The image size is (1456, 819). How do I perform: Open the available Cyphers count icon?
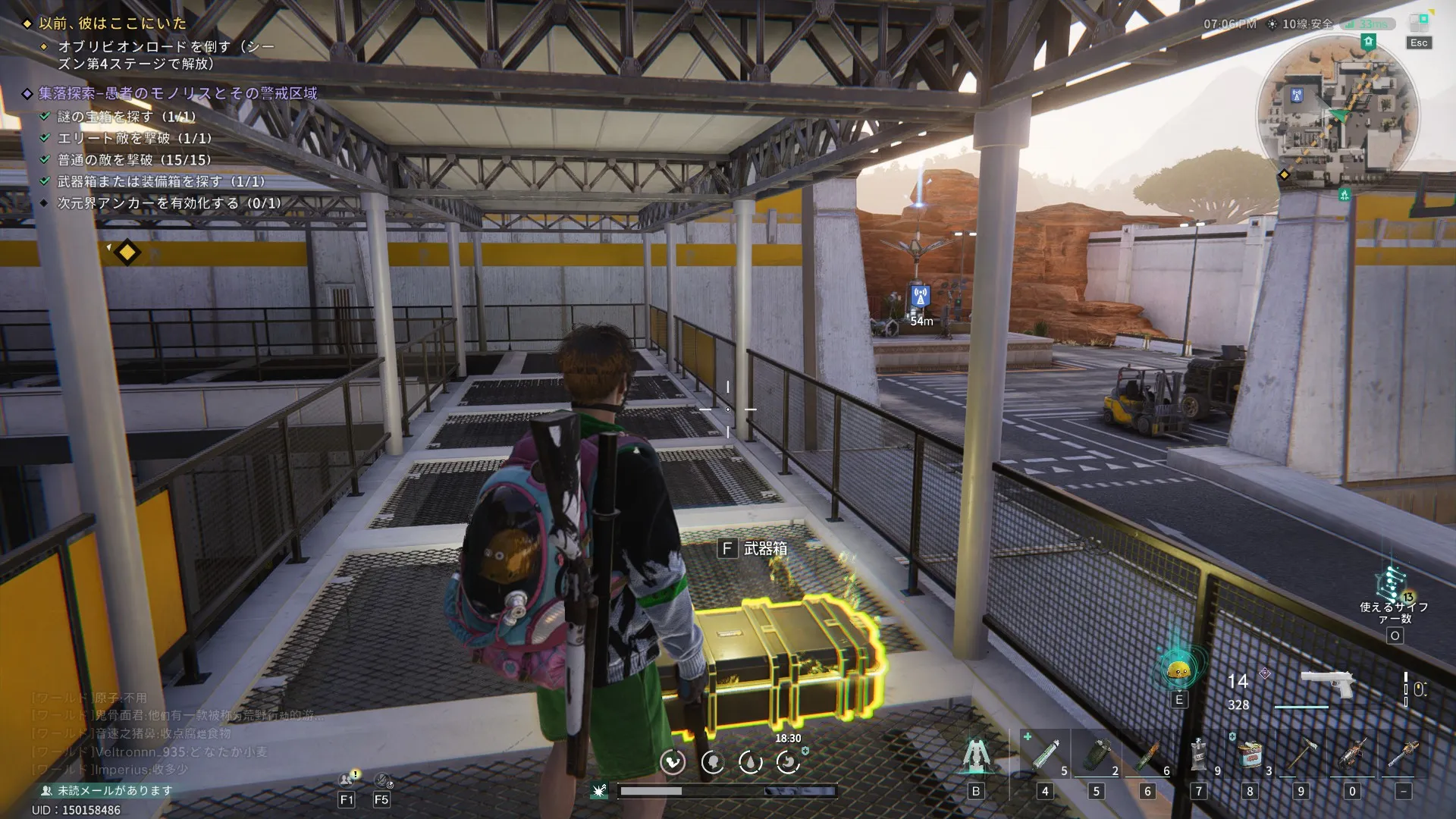click(1393, 585)
